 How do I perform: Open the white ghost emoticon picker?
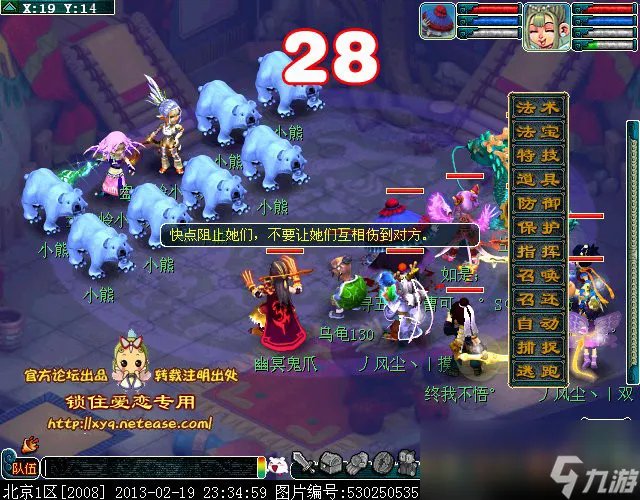pos(281,465)
